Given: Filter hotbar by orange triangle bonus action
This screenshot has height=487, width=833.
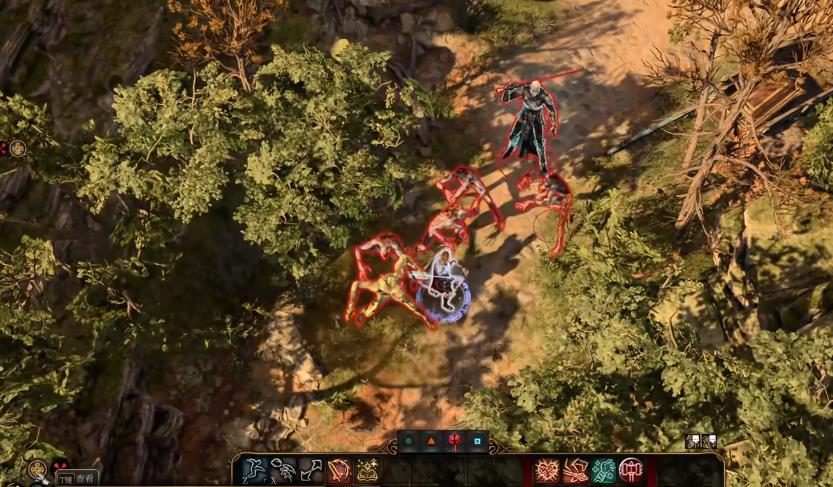Looking at the screenshot, I should pos(432,441).
